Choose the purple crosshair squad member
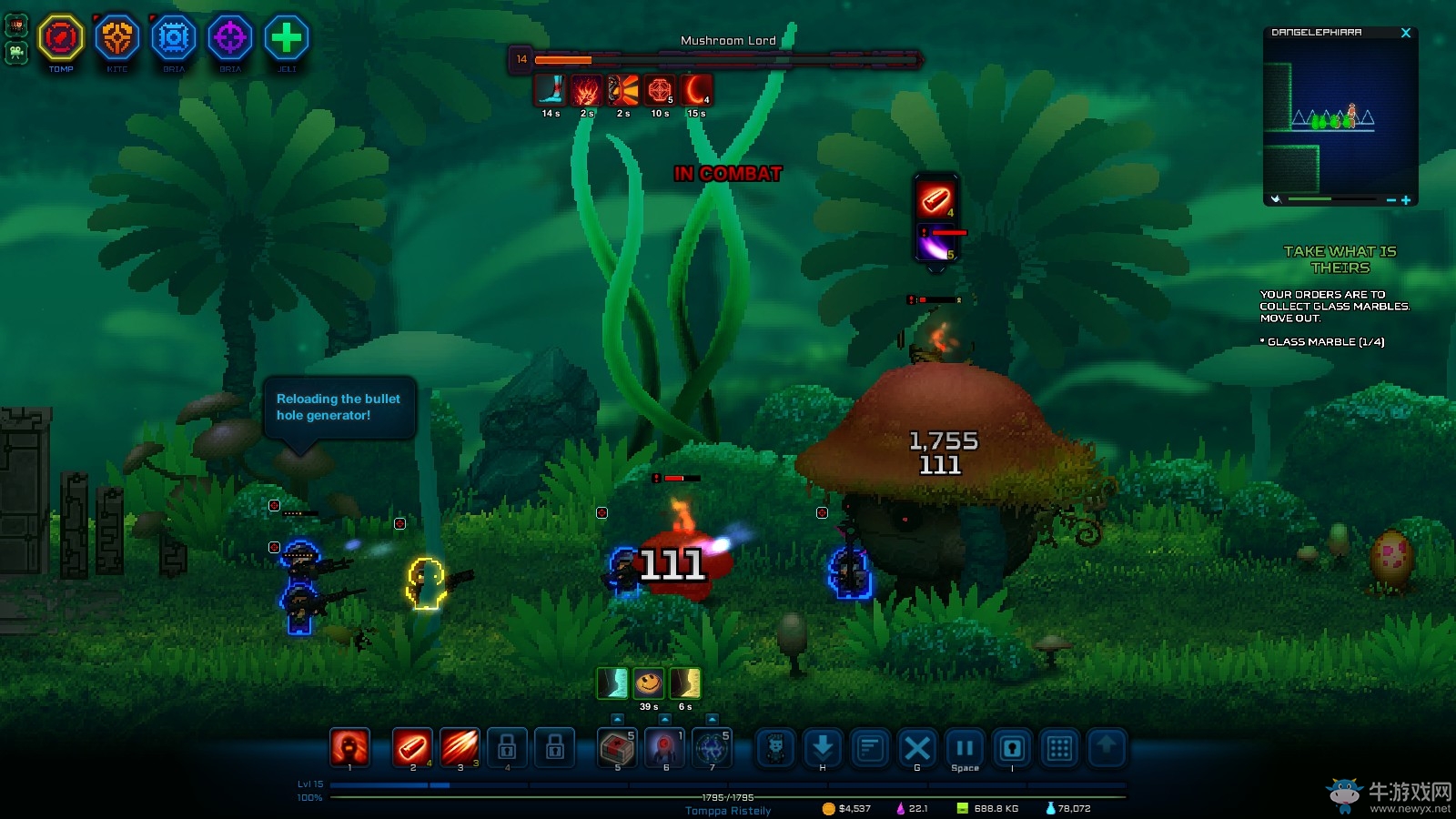 coord(230,38)
